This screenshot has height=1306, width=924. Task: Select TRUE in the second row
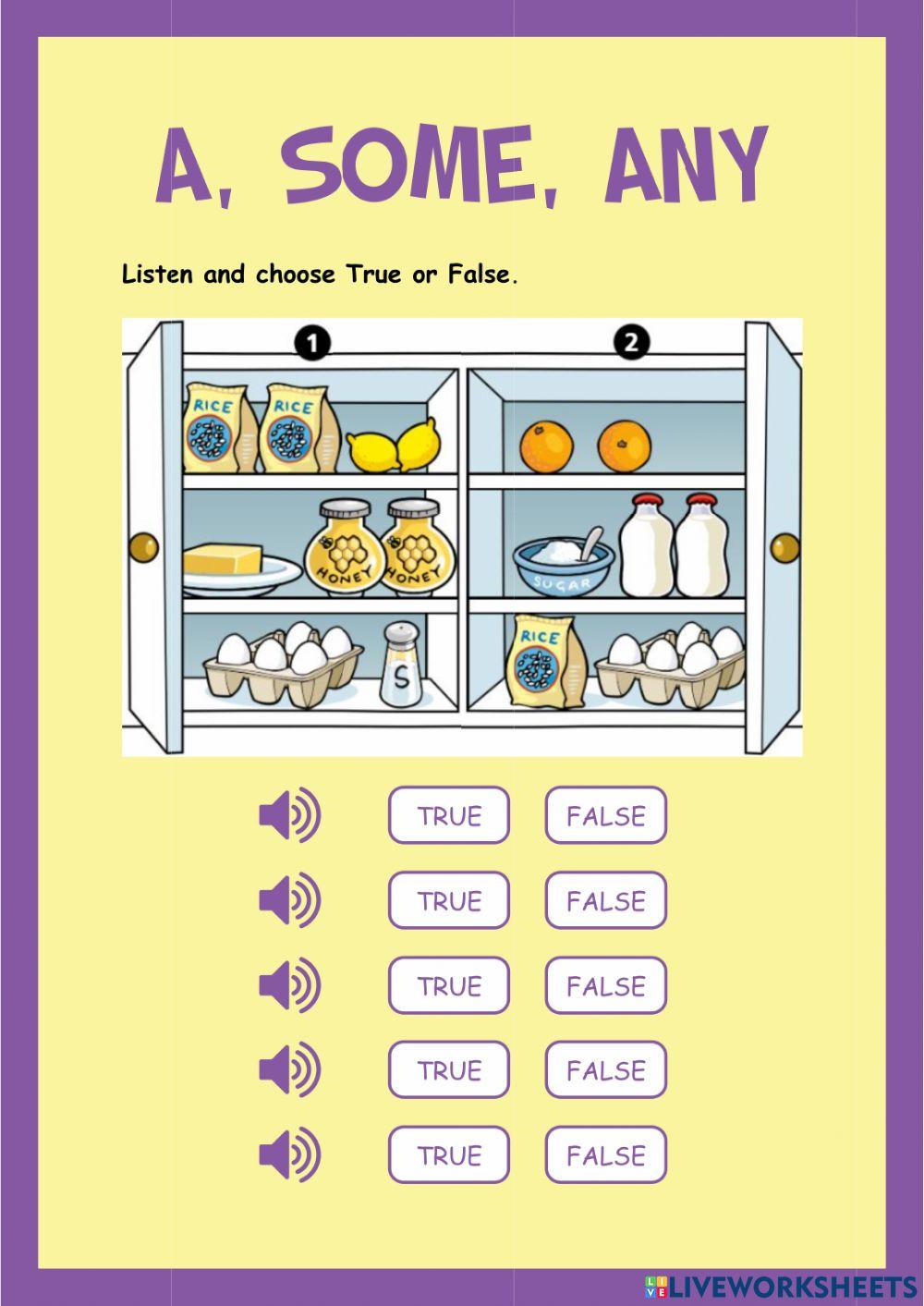[x=449, y=900]
